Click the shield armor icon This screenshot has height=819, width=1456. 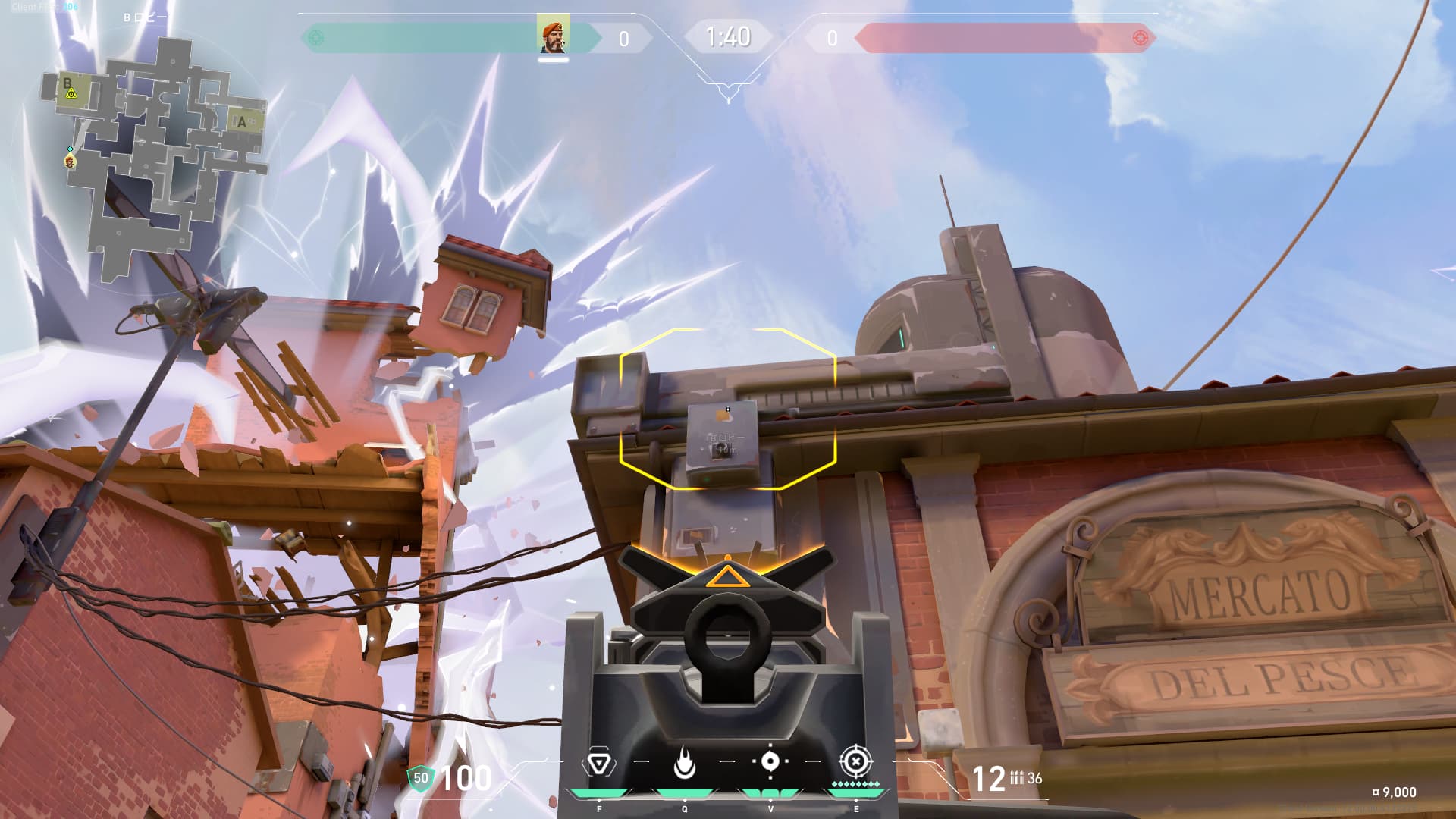tap(420, 777)
